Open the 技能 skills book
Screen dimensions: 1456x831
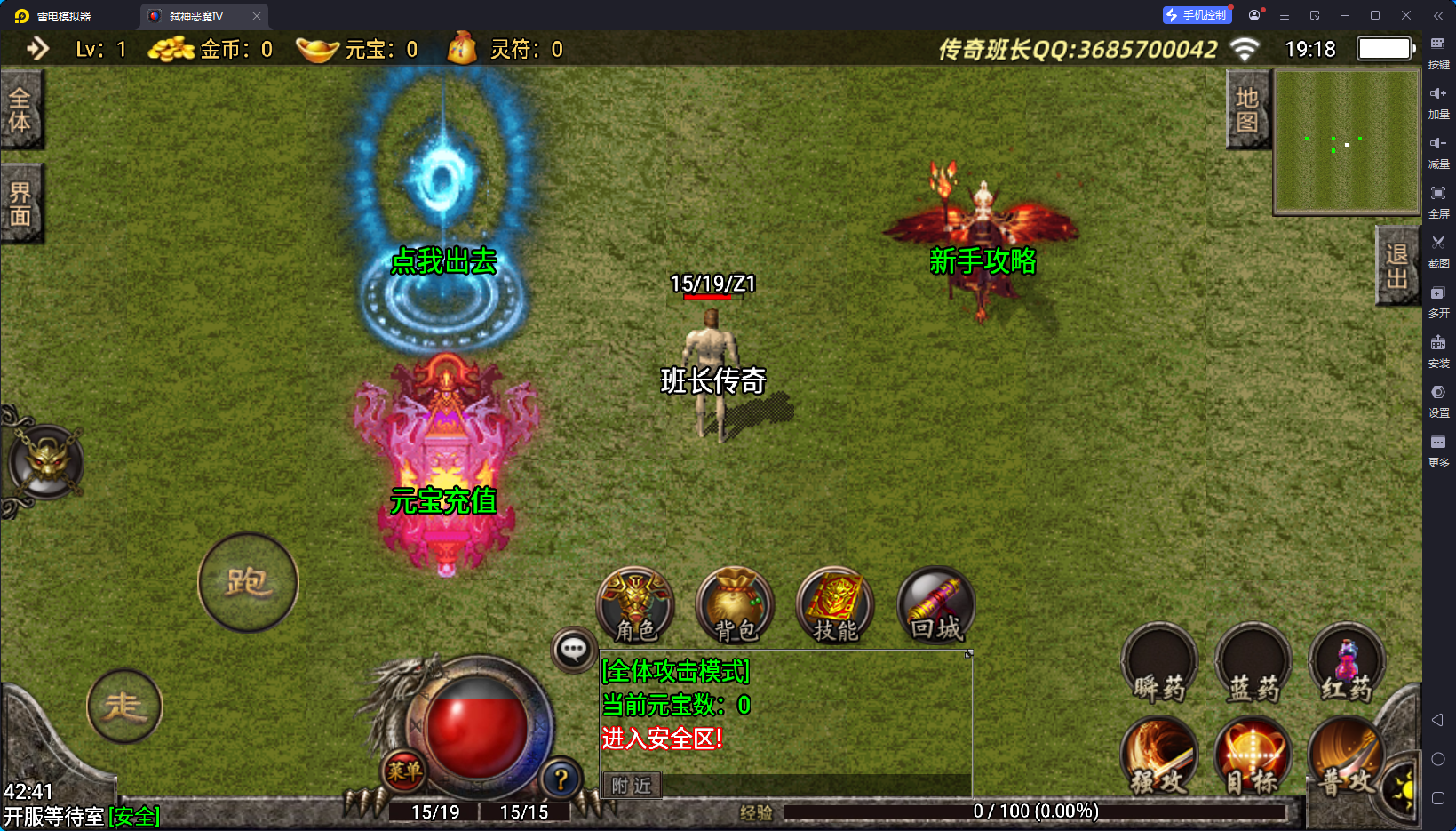point(835,605)
